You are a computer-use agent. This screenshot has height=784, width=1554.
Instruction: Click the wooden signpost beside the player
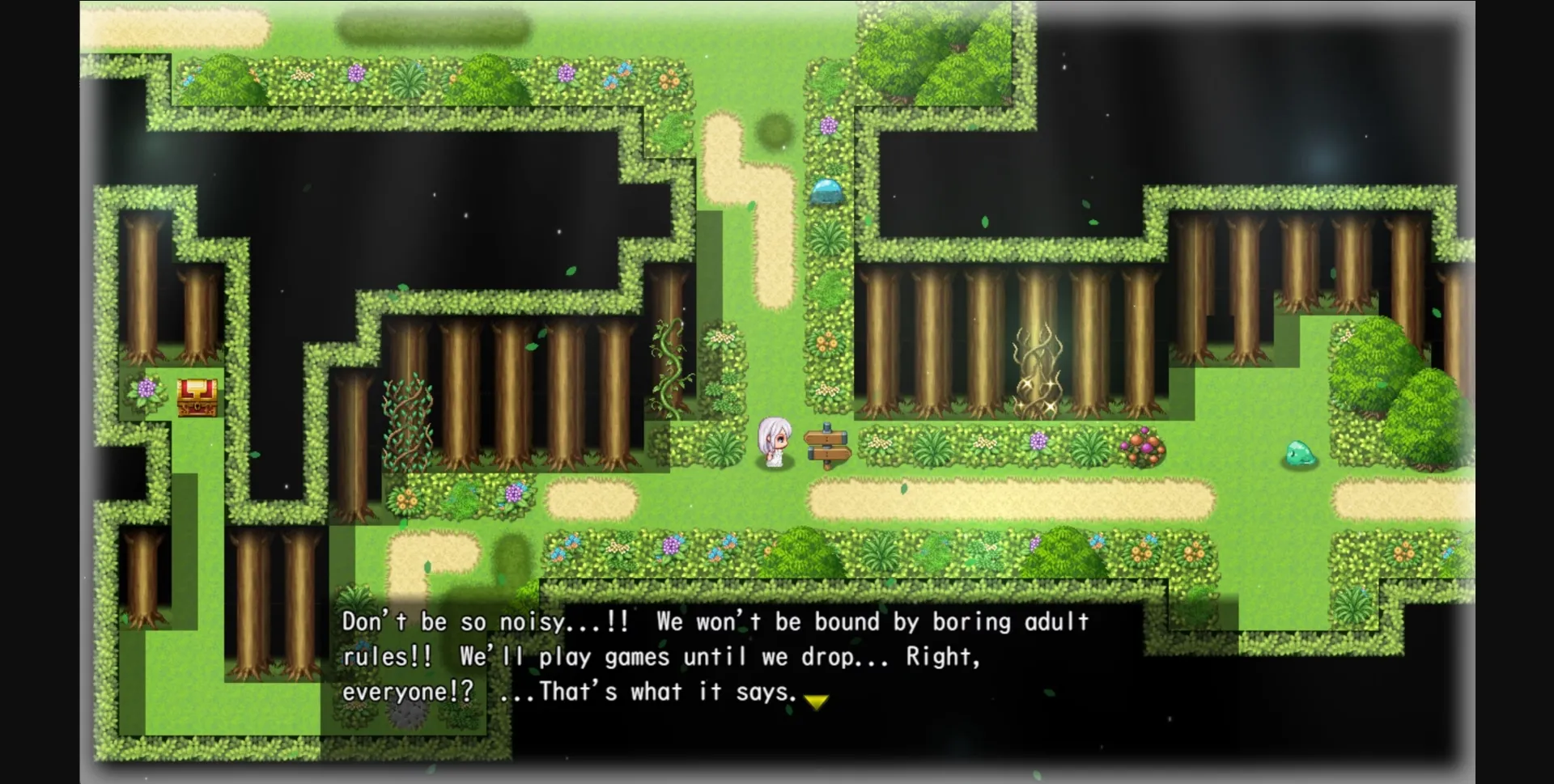[x=827, y=445]
